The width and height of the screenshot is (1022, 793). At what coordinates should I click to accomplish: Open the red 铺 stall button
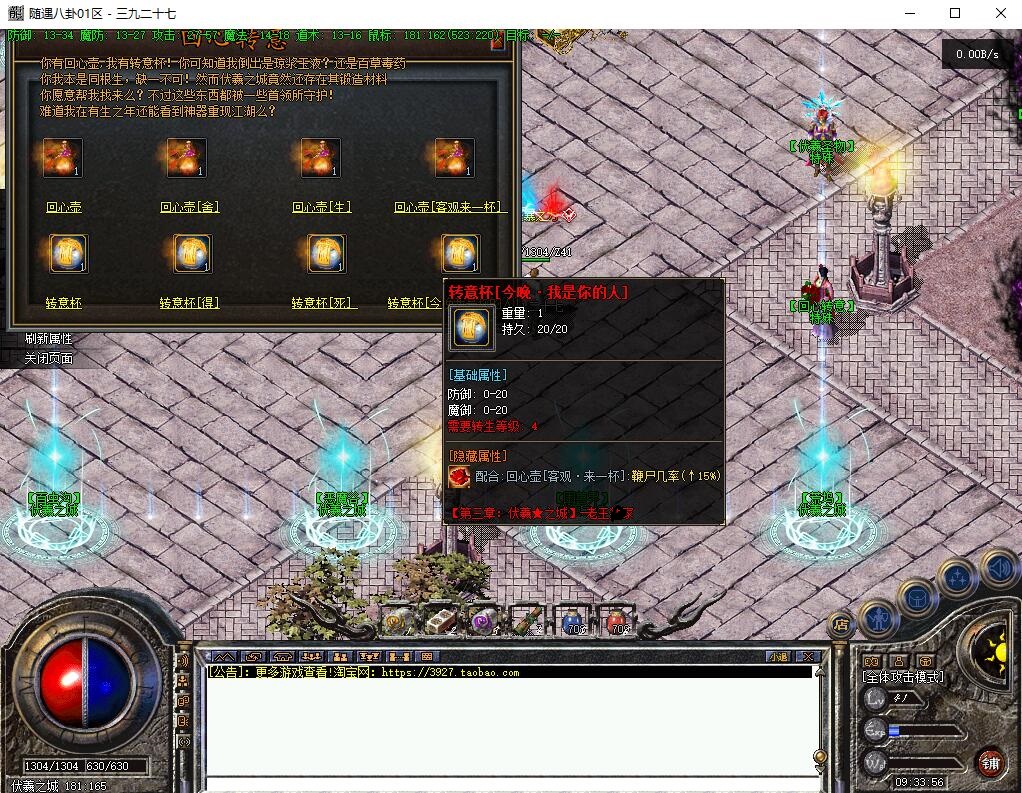(x=989, y=761)
